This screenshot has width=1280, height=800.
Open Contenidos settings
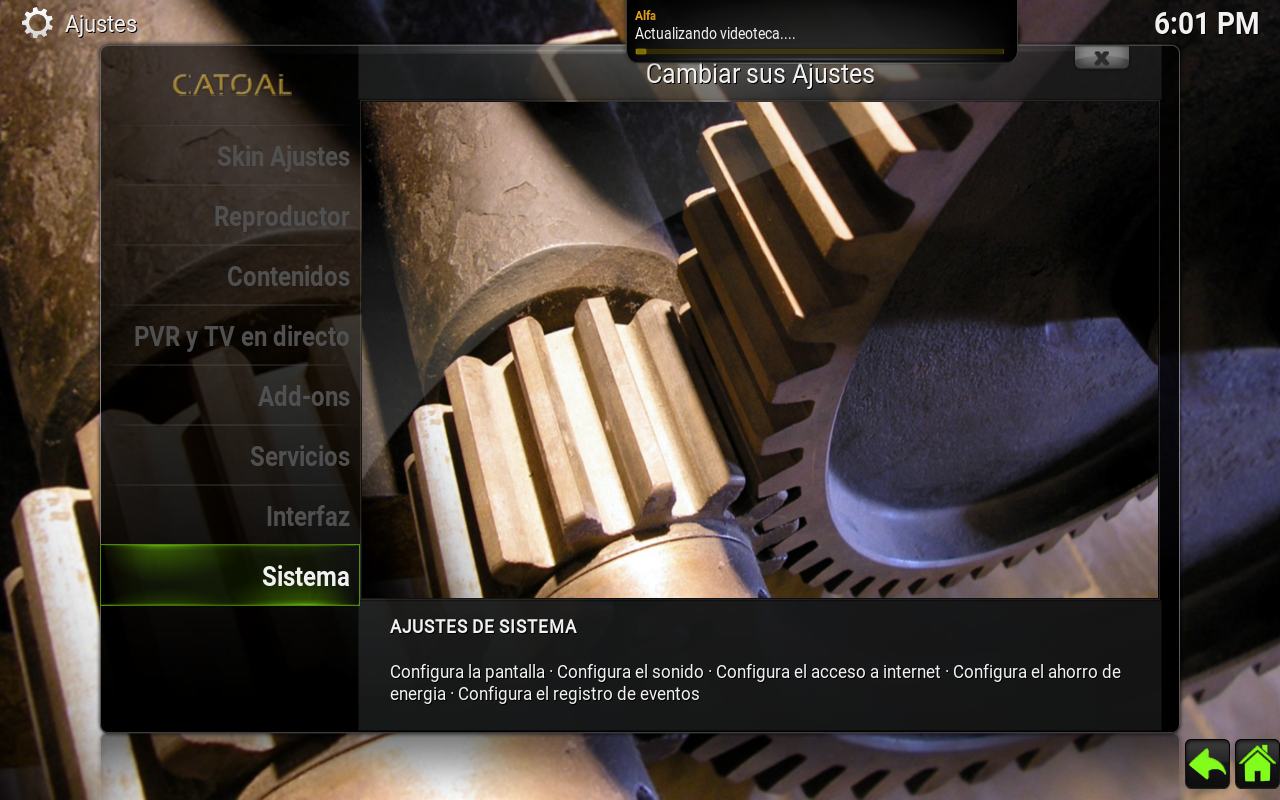(288, 277)
